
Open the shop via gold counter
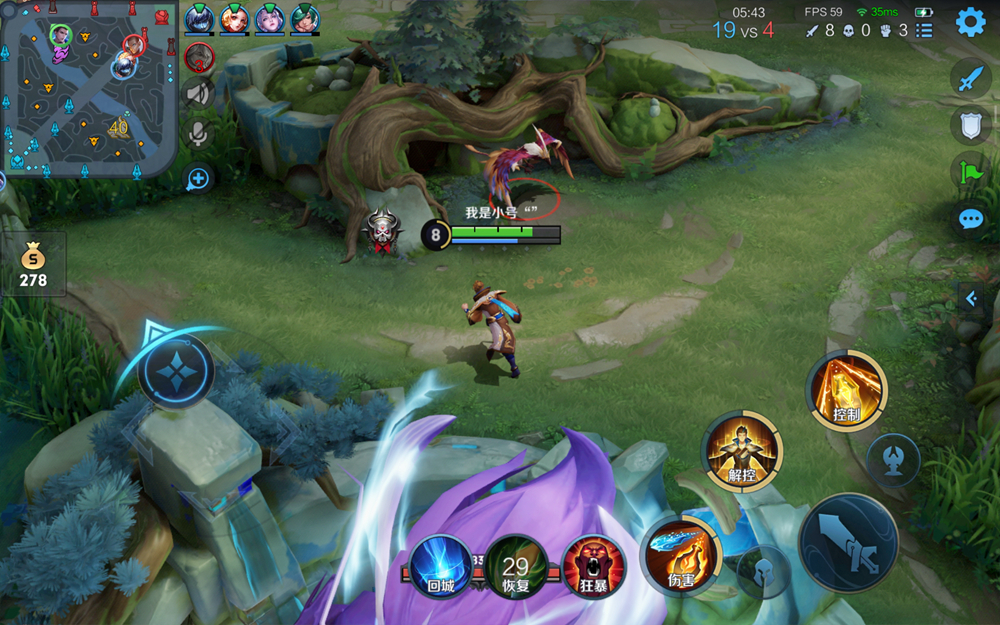(33, 265)
